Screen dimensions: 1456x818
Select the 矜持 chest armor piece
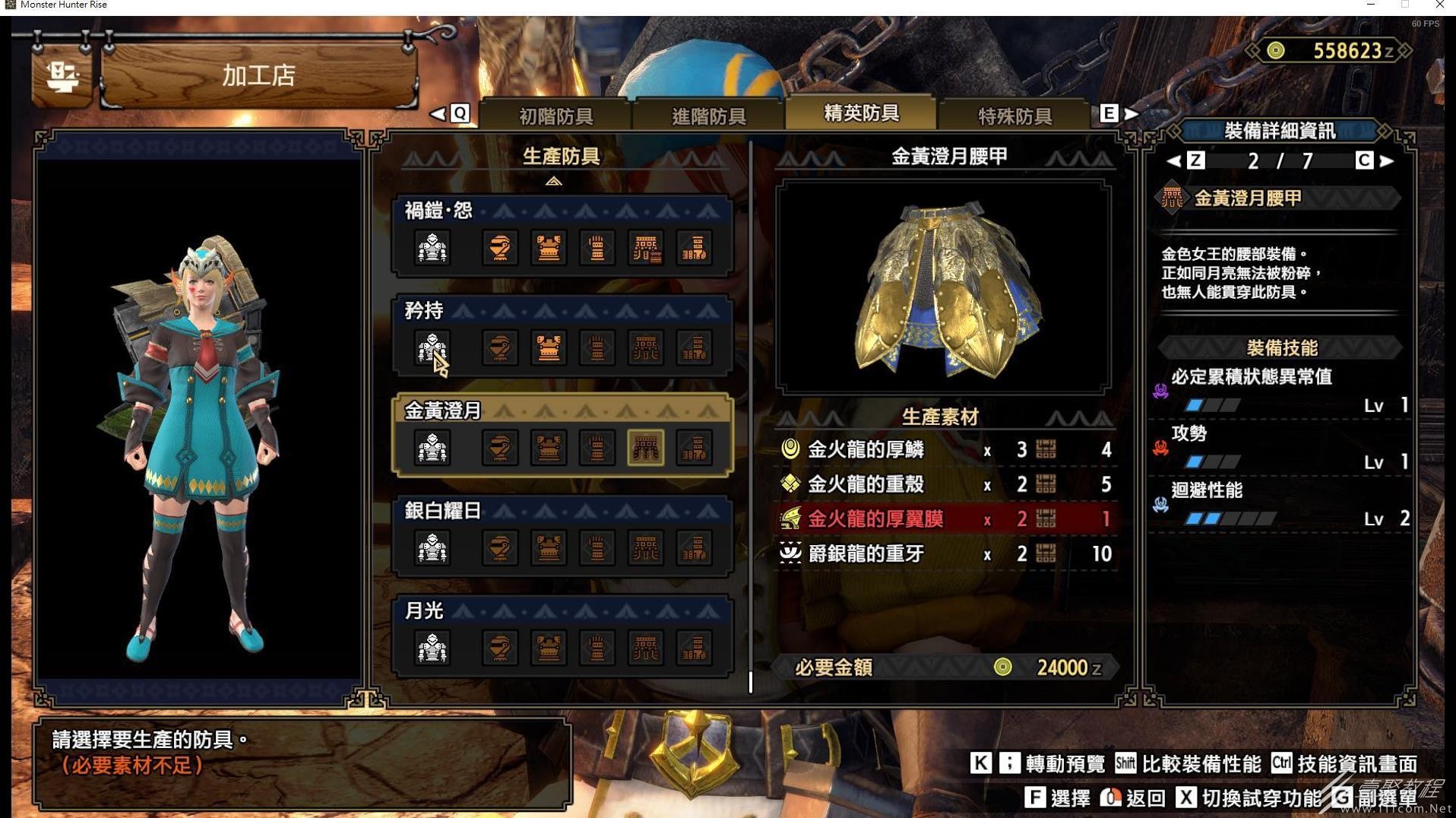click(549, 348)
